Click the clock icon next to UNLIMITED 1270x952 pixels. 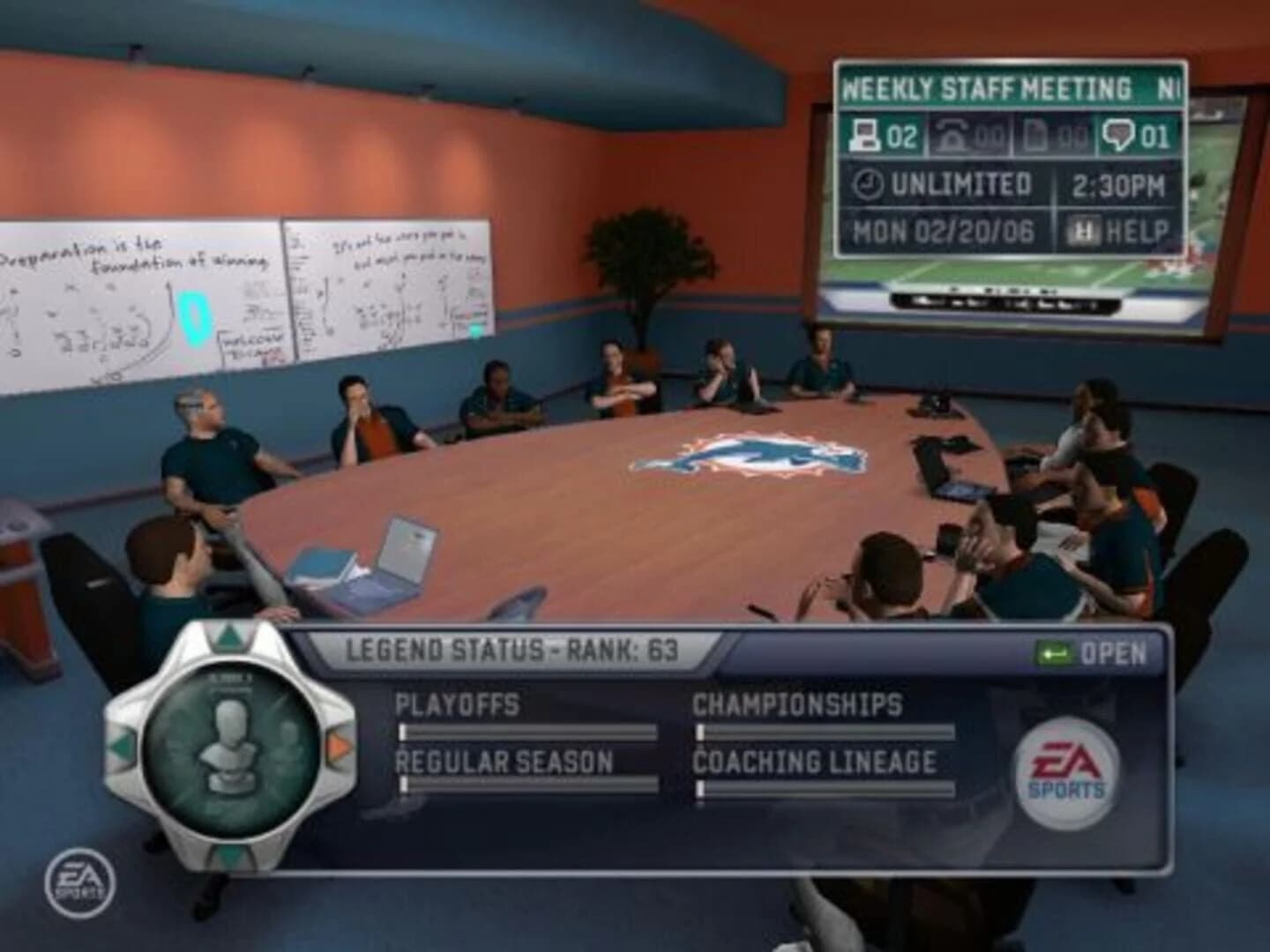point(869,184)
